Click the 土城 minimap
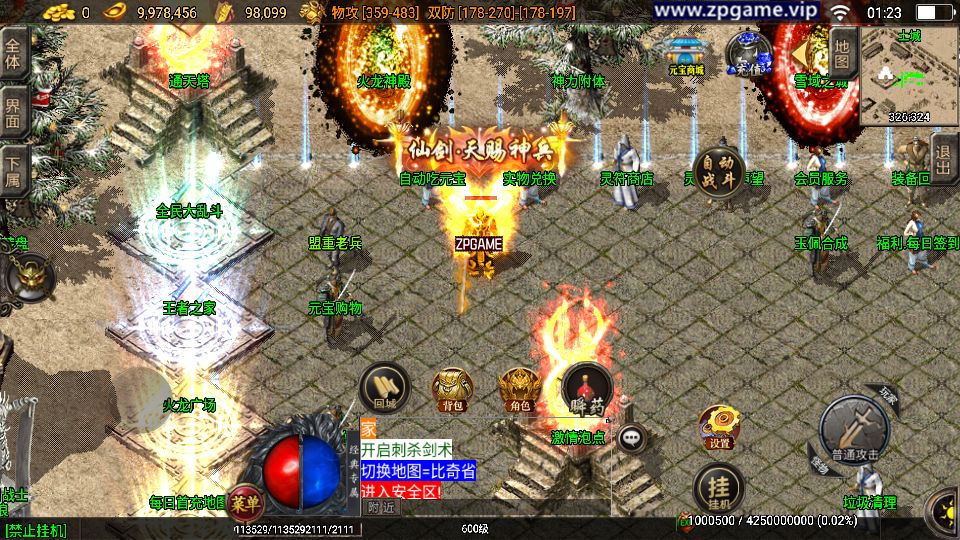This screenshot has width=960, height=540. point(909,77)
